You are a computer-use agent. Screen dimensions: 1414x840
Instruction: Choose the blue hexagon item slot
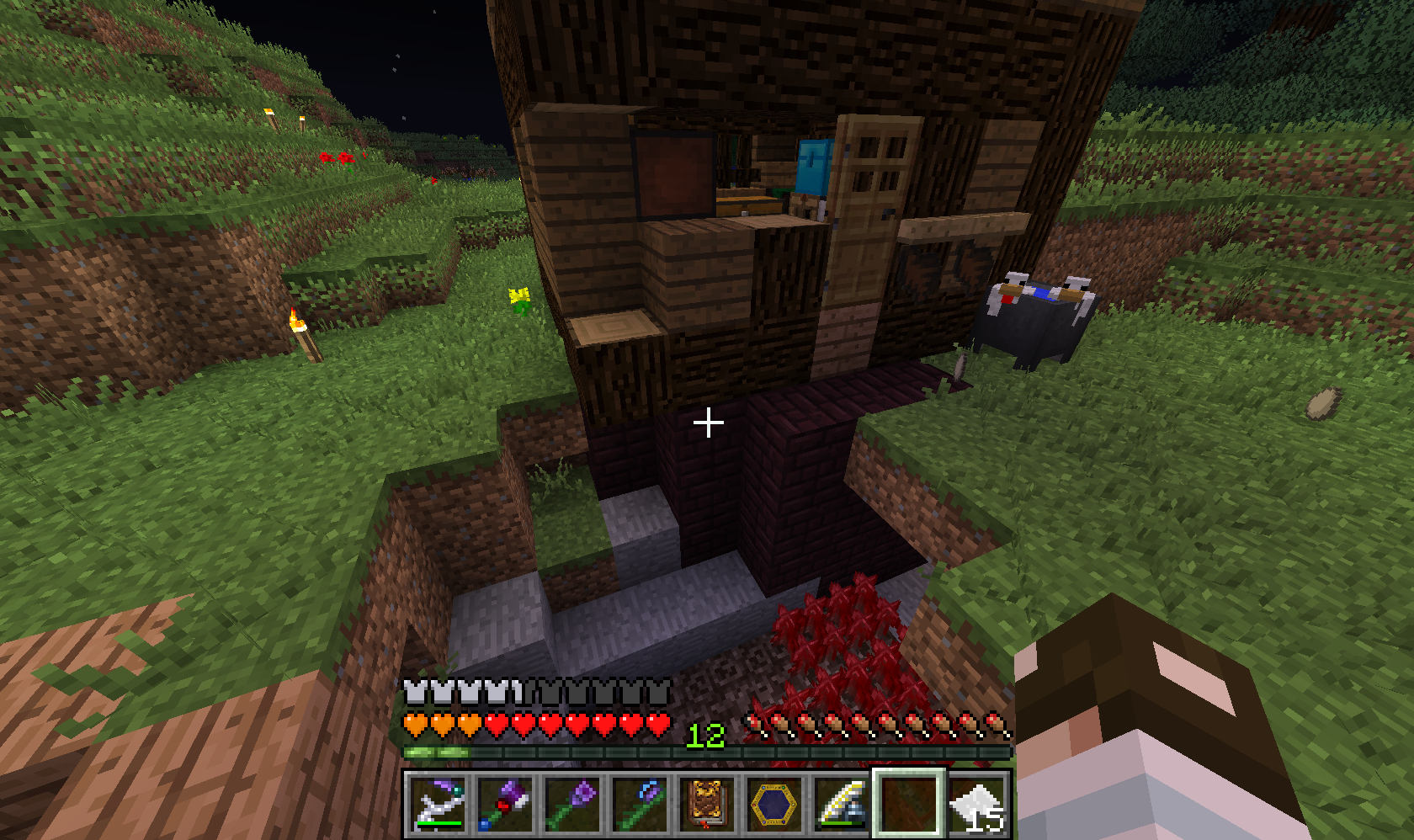[x=775, y=805]
